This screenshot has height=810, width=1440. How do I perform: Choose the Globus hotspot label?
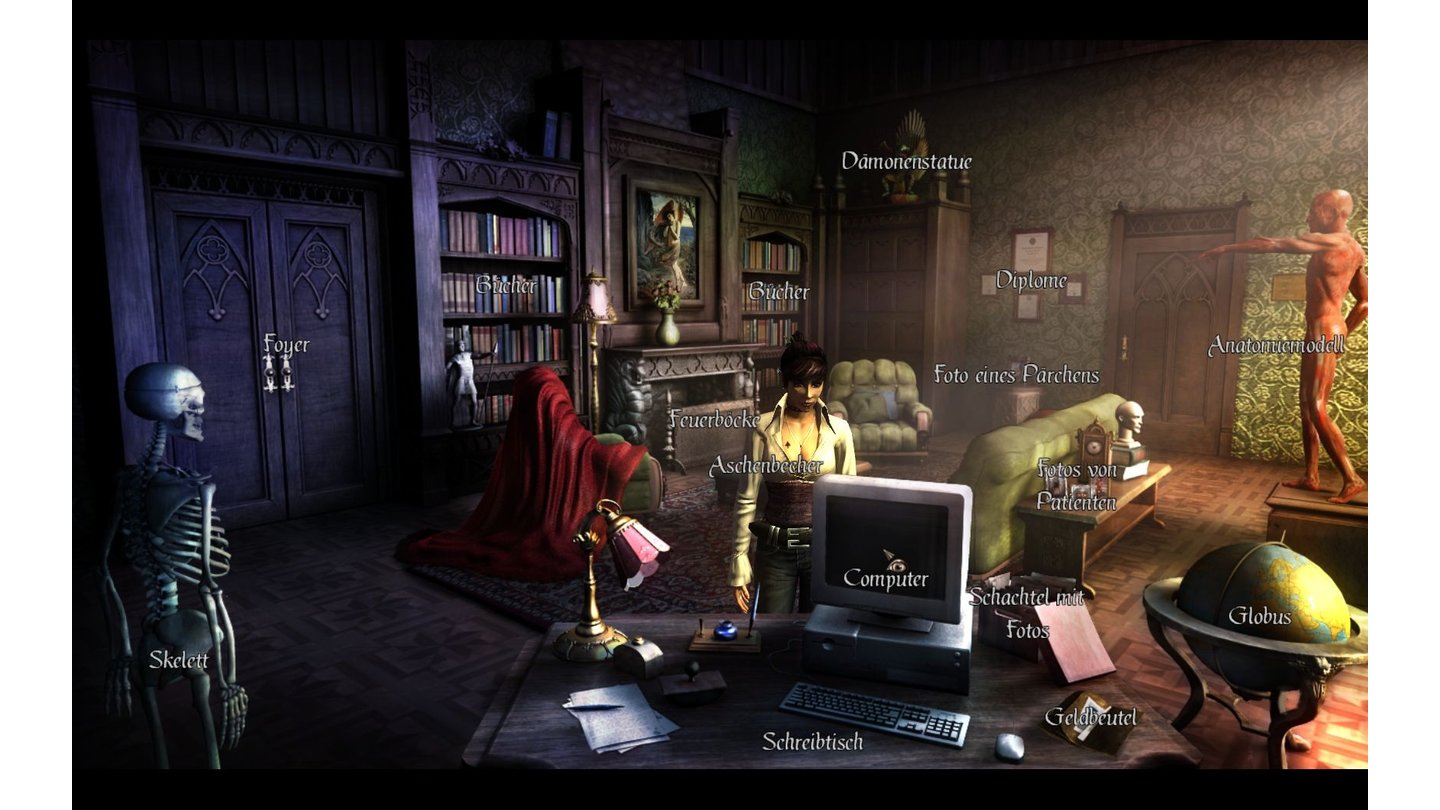(1259, 616)
